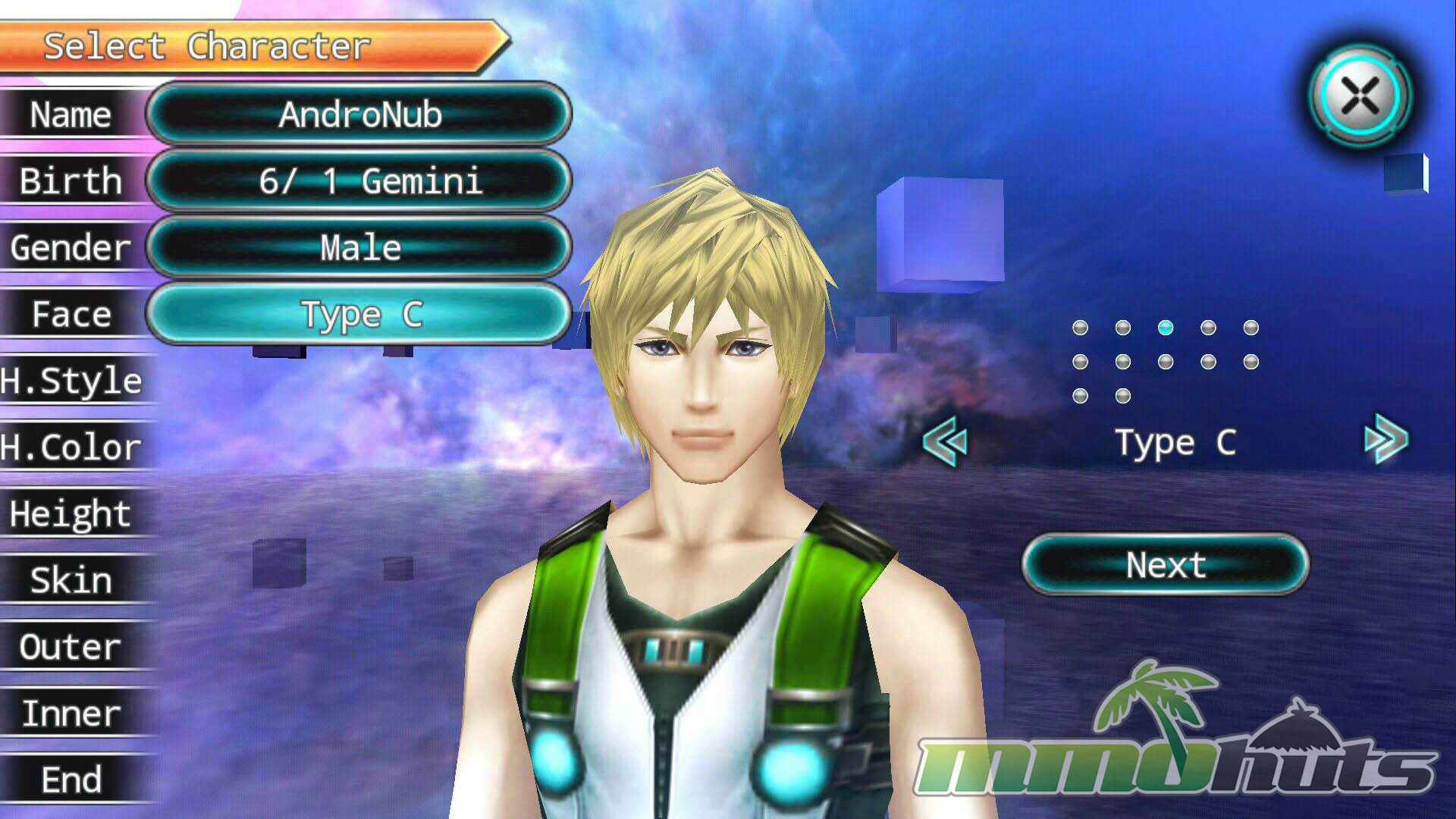Open the Outer clothing option
Screen dimensions: 1456x819
coord(72,647)
